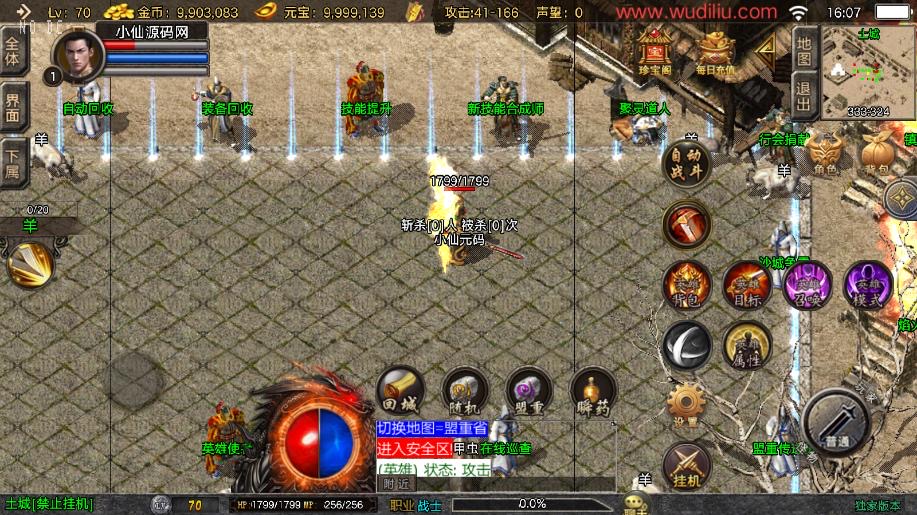
Task: Use the 盟重 teleport scroll
Action: [x=529, y=391]
